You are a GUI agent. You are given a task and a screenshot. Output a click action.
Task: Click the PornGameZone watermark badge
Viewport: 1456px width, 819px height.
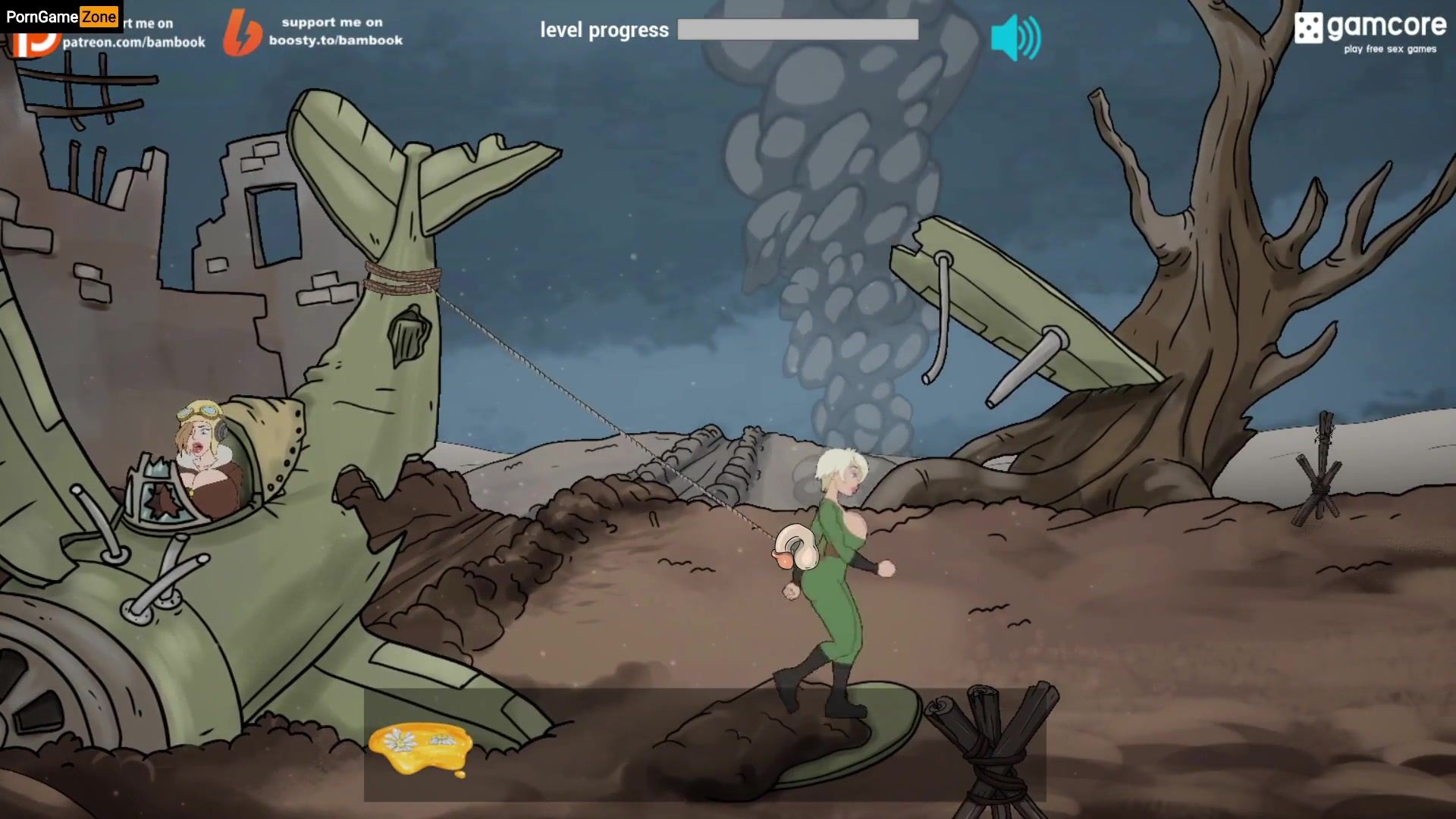coord(61,16)
